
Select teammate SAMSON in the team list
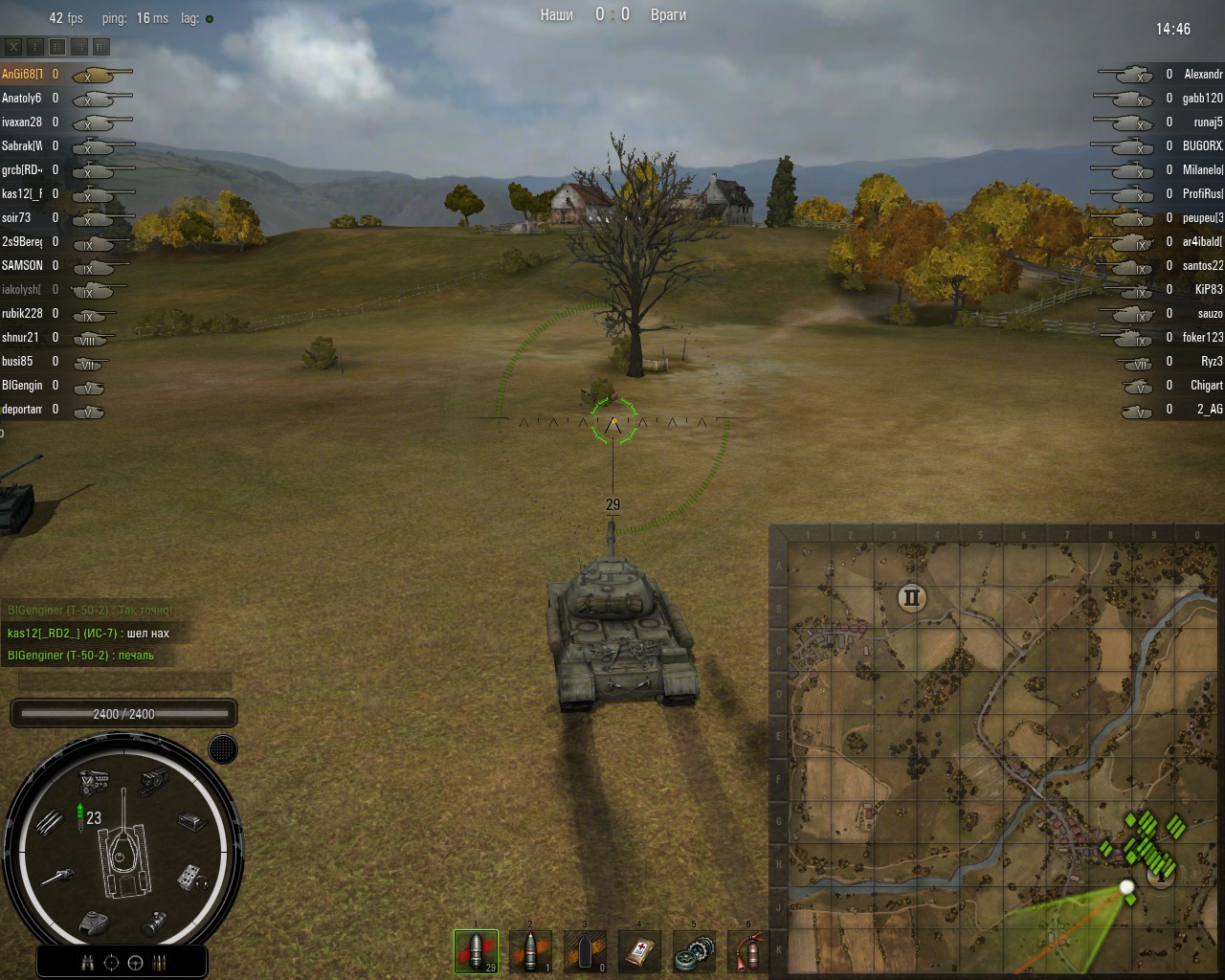[x=22, y=265]
